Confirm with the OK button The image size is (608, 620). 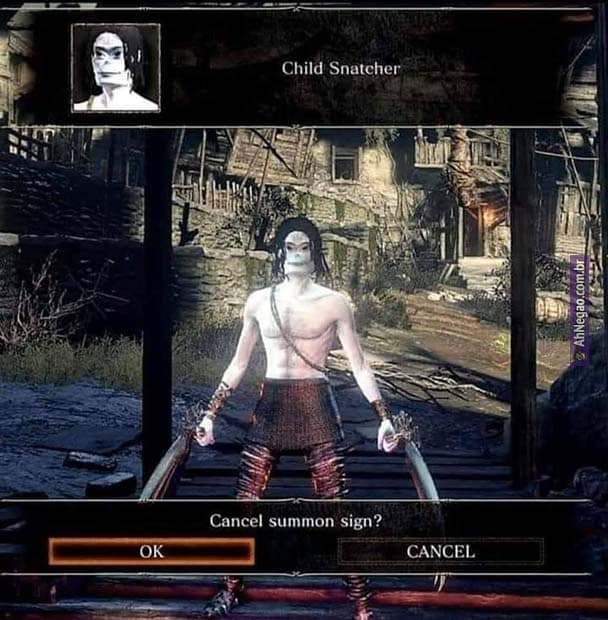[x=151, y=551]
